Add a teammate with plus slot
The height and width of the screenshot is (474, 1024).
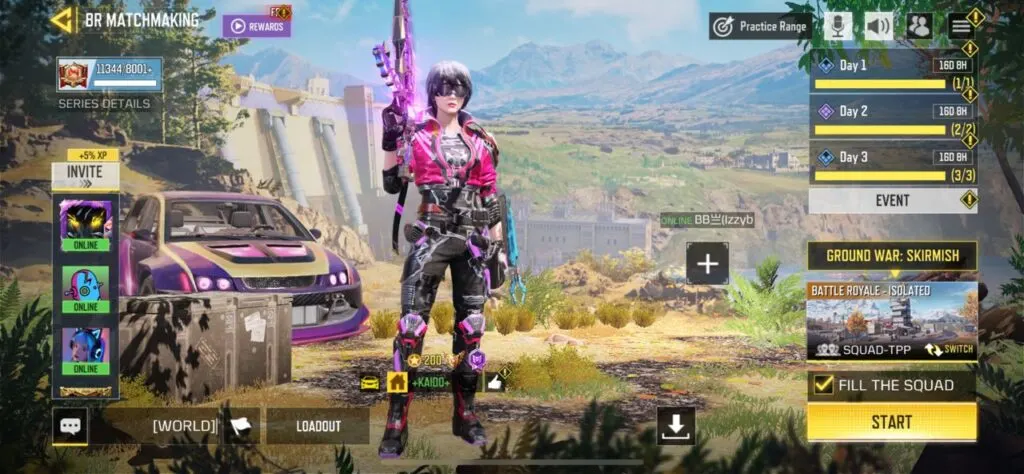click(707, 264)
